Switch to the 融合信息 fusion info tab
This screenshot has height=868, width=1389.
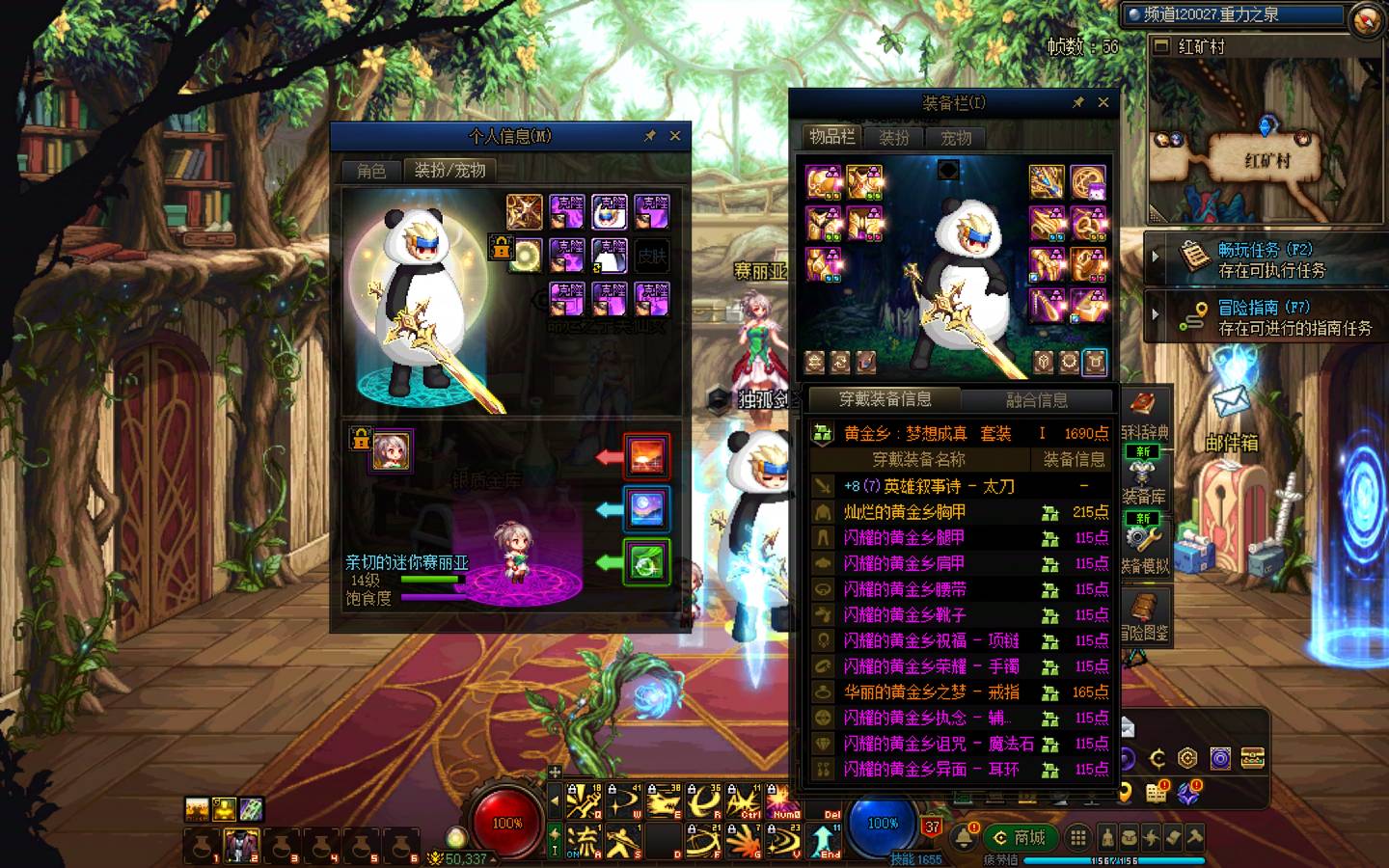point(1037,400)
